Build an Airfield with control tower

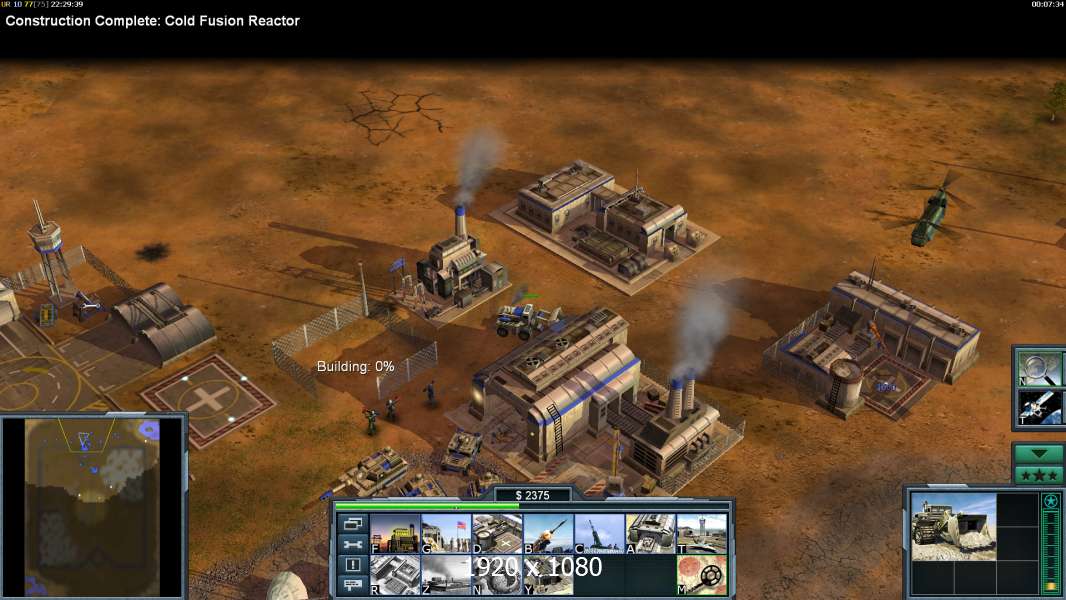701,534
